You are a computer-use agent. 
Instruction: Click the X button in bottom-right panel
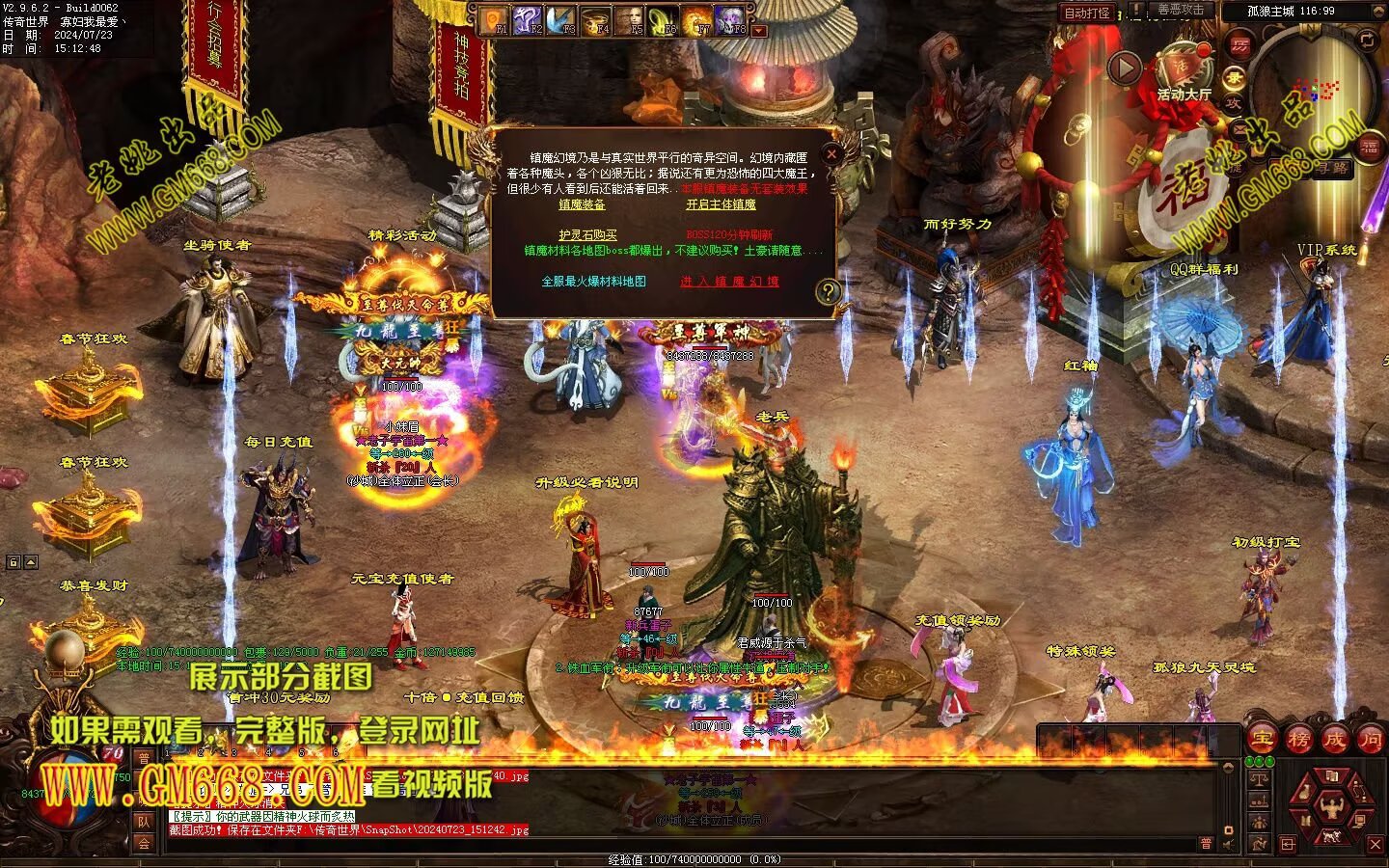click(x=1375, y=845)
